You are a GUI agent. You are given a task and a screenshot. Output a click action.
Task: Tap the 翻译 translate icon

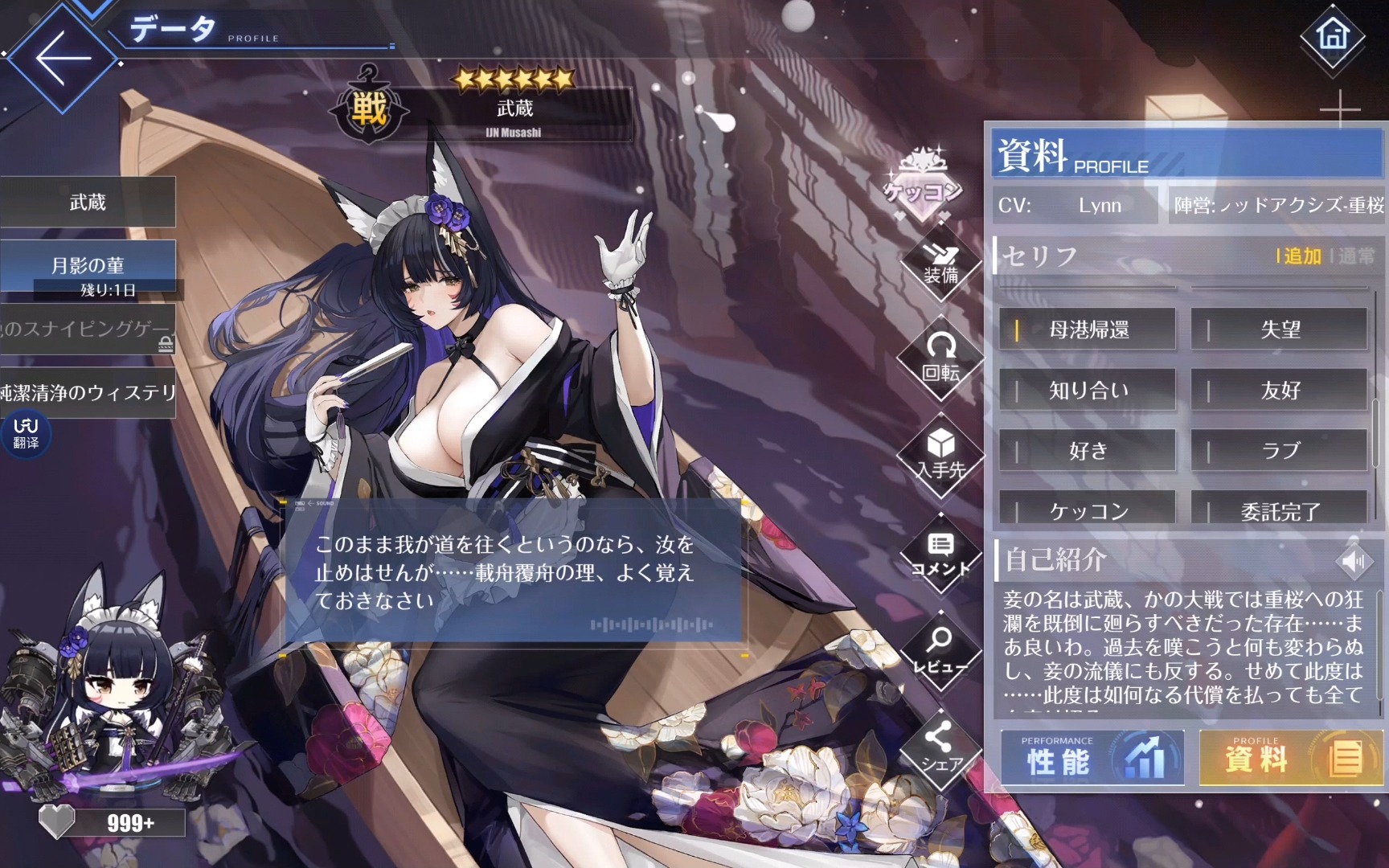(x=26, y=433)
